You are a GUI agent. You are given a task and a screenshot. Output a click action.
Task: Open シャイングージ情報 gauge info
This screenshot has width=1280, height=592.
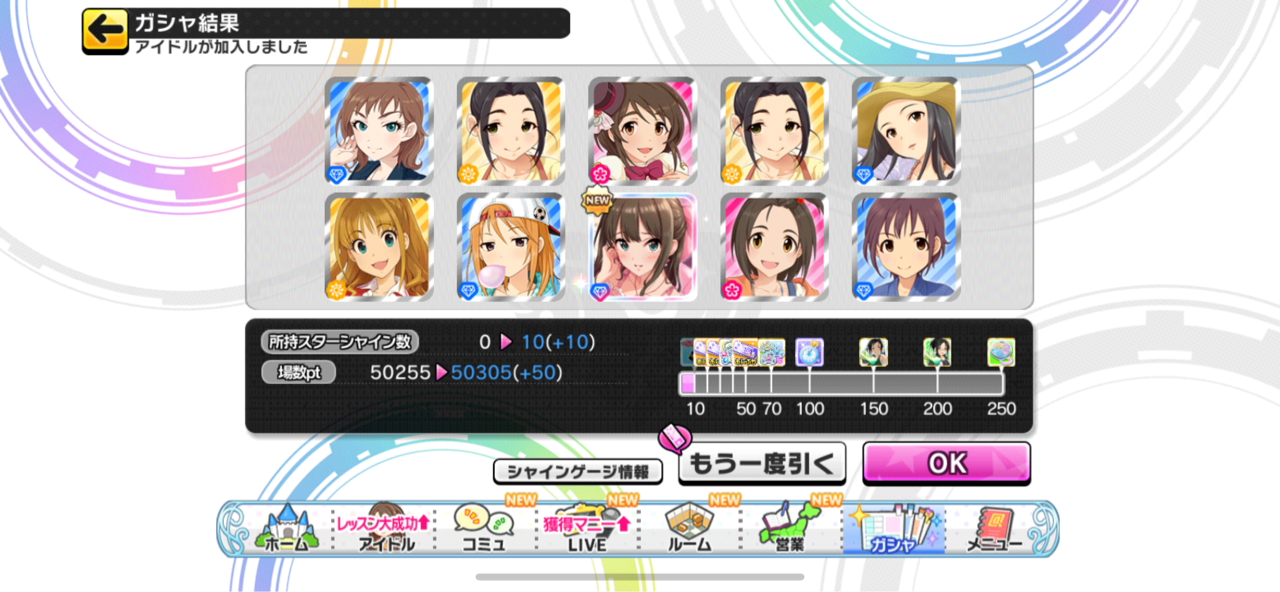(x=578, y=471)
